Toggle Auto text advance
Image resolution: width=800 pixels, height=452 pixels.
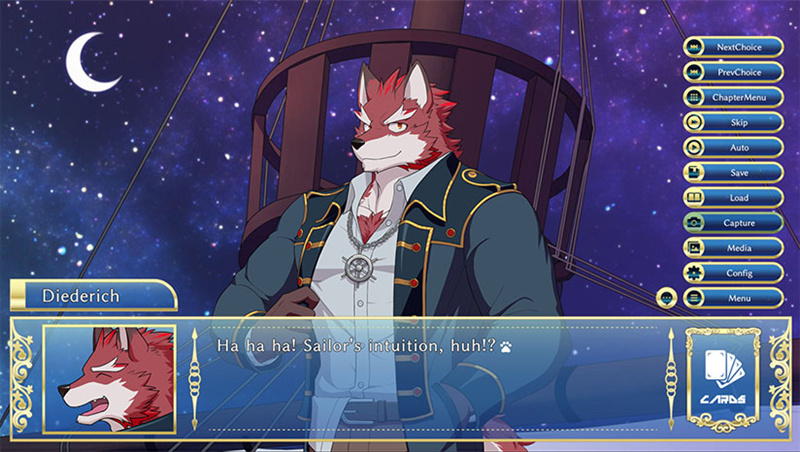(733, 147)
